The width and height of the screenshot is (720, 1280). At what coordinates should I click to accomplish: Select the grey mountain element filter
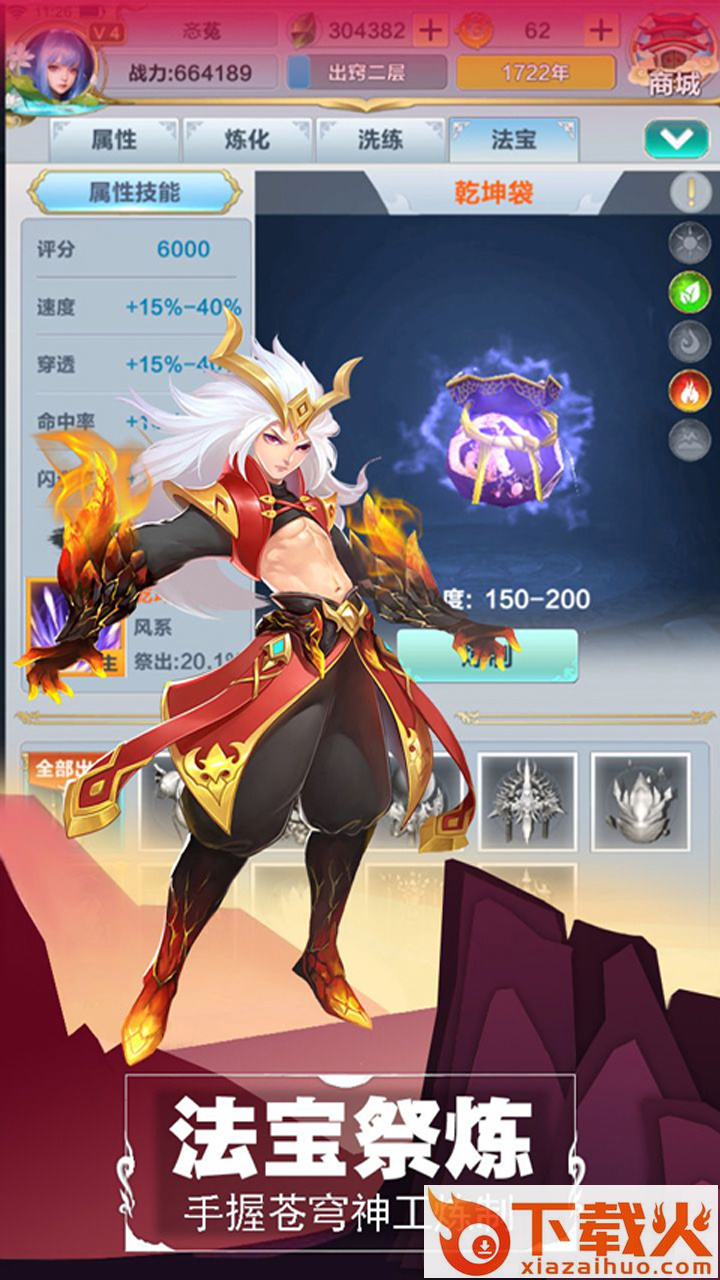point(690,440)
